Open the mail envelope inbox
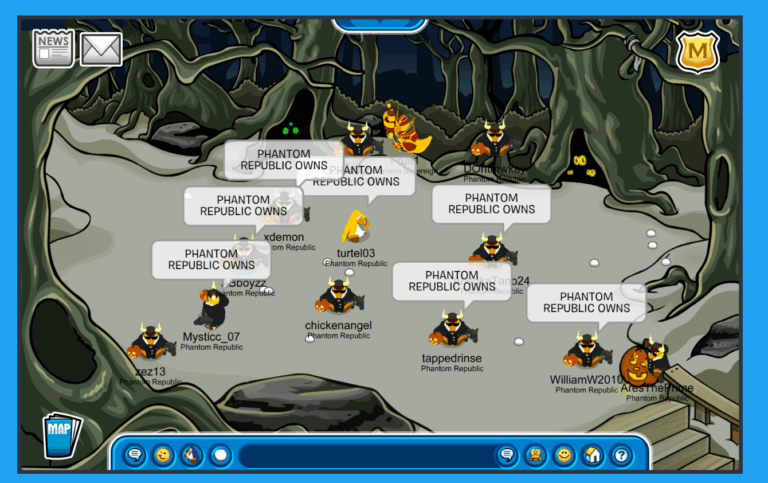 (101, 48)
